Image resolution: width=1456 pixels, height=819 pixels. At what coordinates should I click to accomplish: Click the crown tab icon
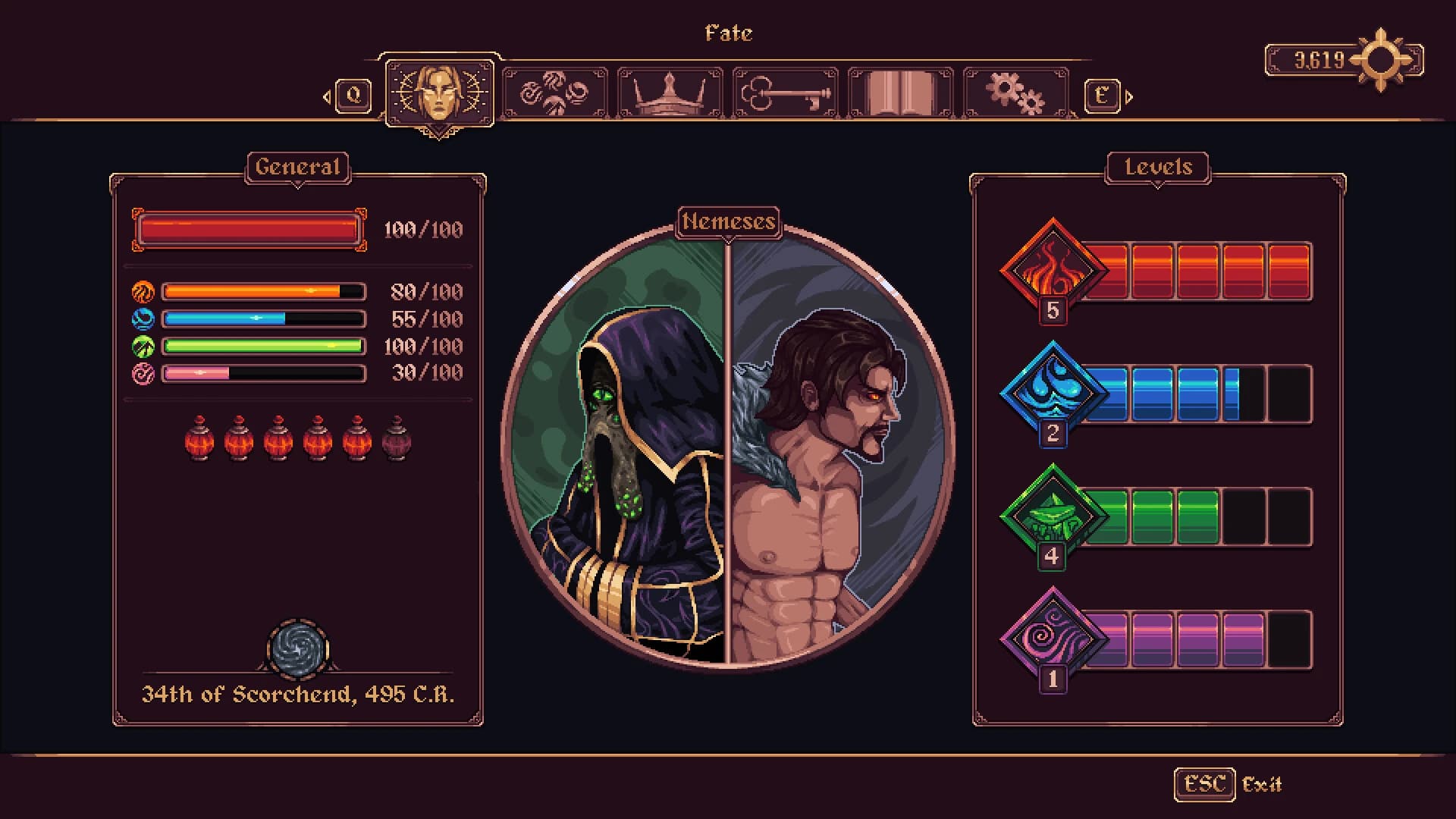(669, 91)
